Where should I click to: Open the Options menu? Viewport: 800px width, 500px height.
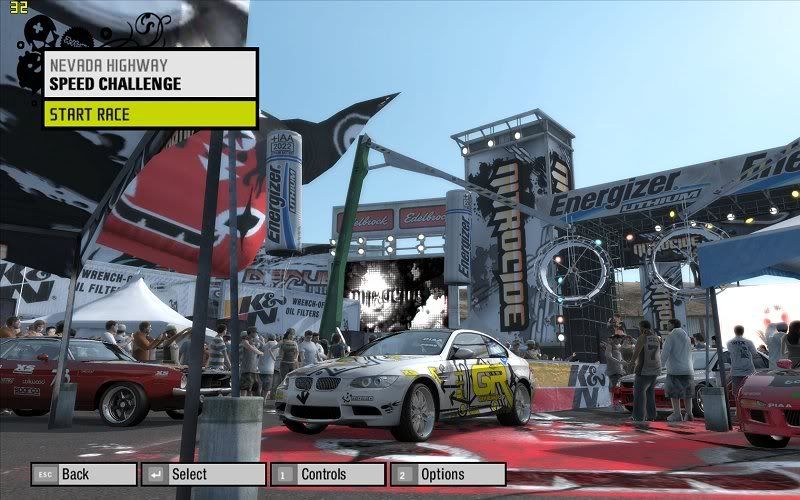pyautogui.click(x=446, y=474)
